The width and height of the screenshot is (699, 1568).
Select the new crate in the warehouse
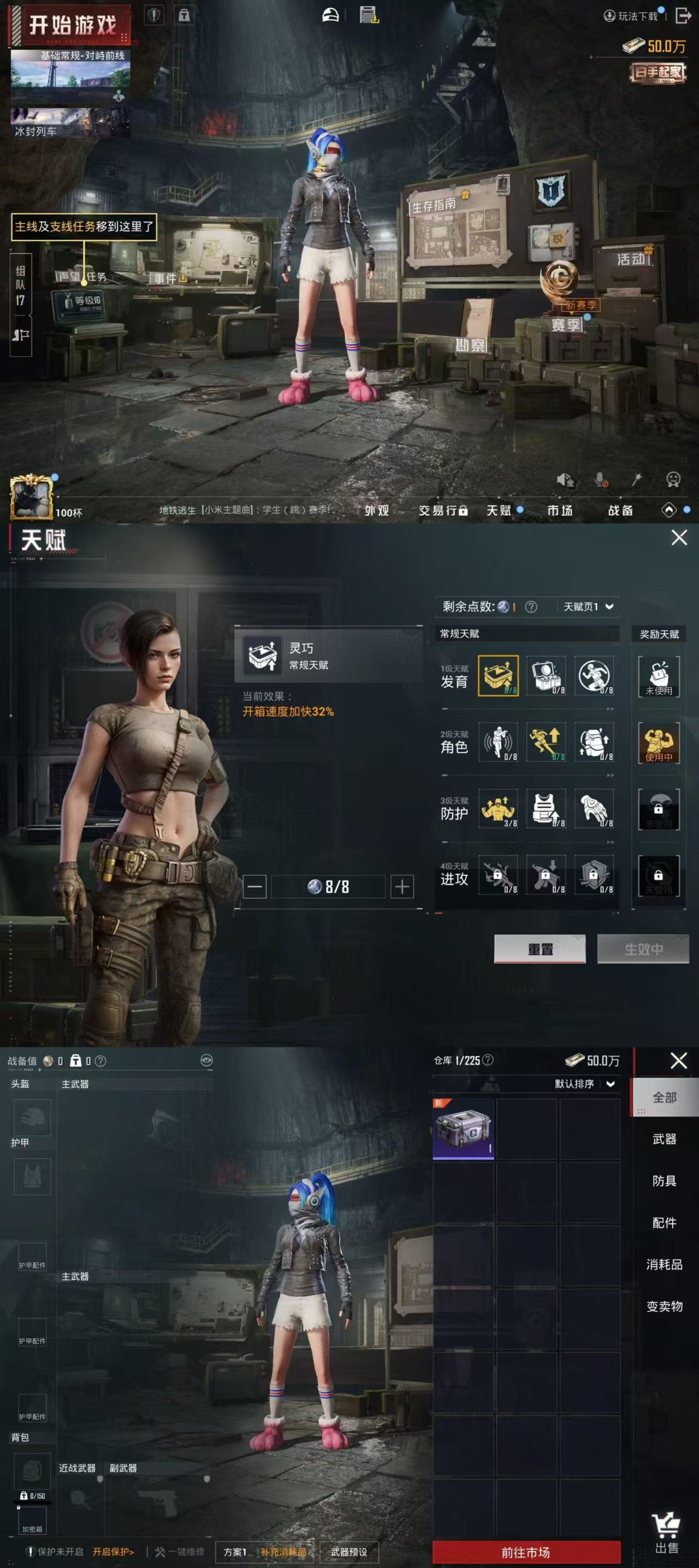(x=464, y=1128)
